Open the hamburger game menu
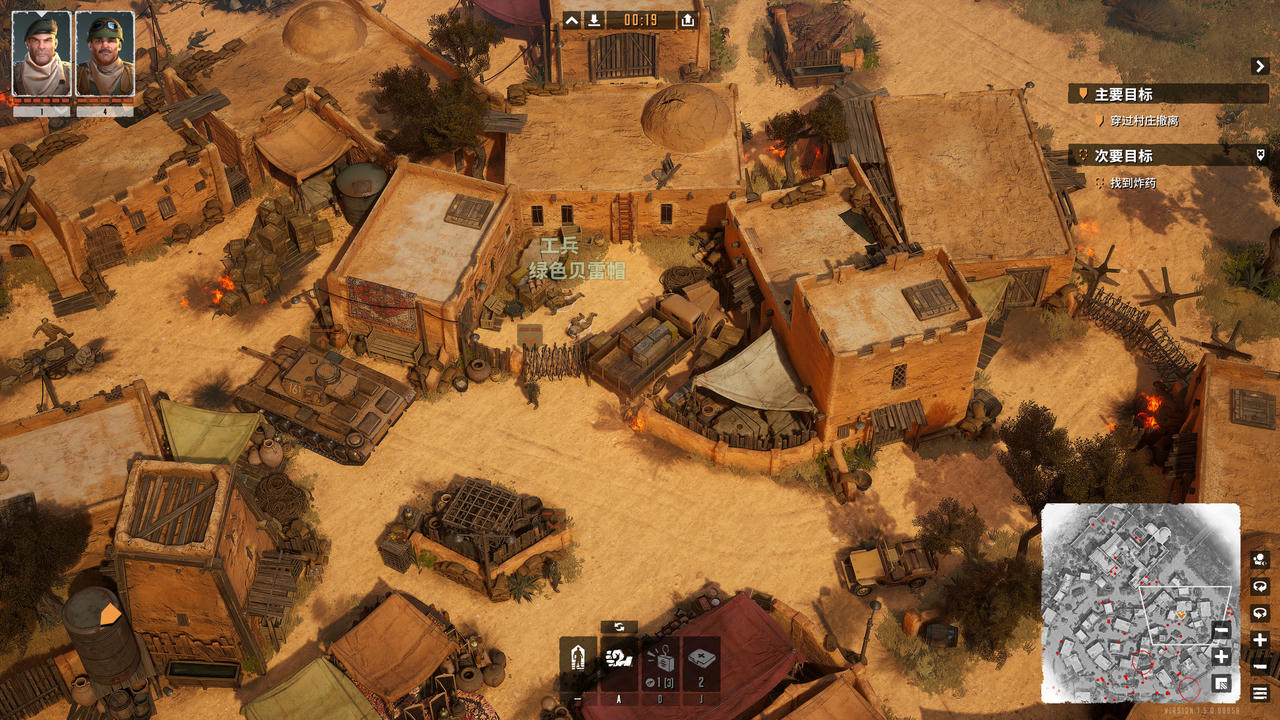1280x720 pixels. [x=1260, y=693]
